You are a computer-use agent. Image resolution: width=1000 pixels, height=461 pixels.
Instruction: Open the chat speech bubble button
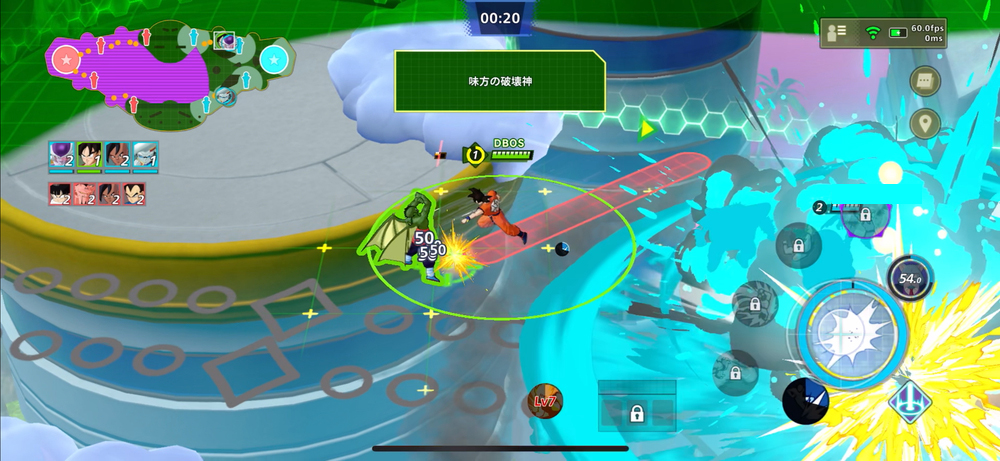coord(925,81)
